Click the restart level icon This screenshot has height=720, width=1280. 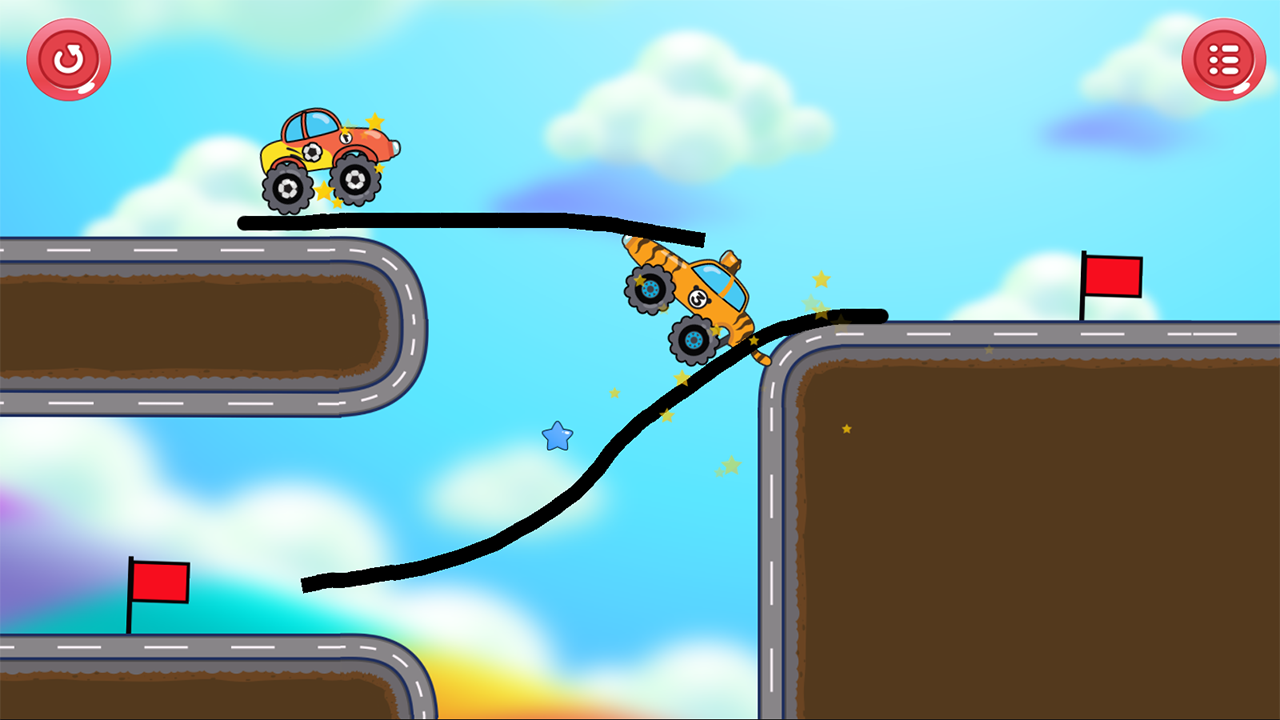click(x=68, y=60)
